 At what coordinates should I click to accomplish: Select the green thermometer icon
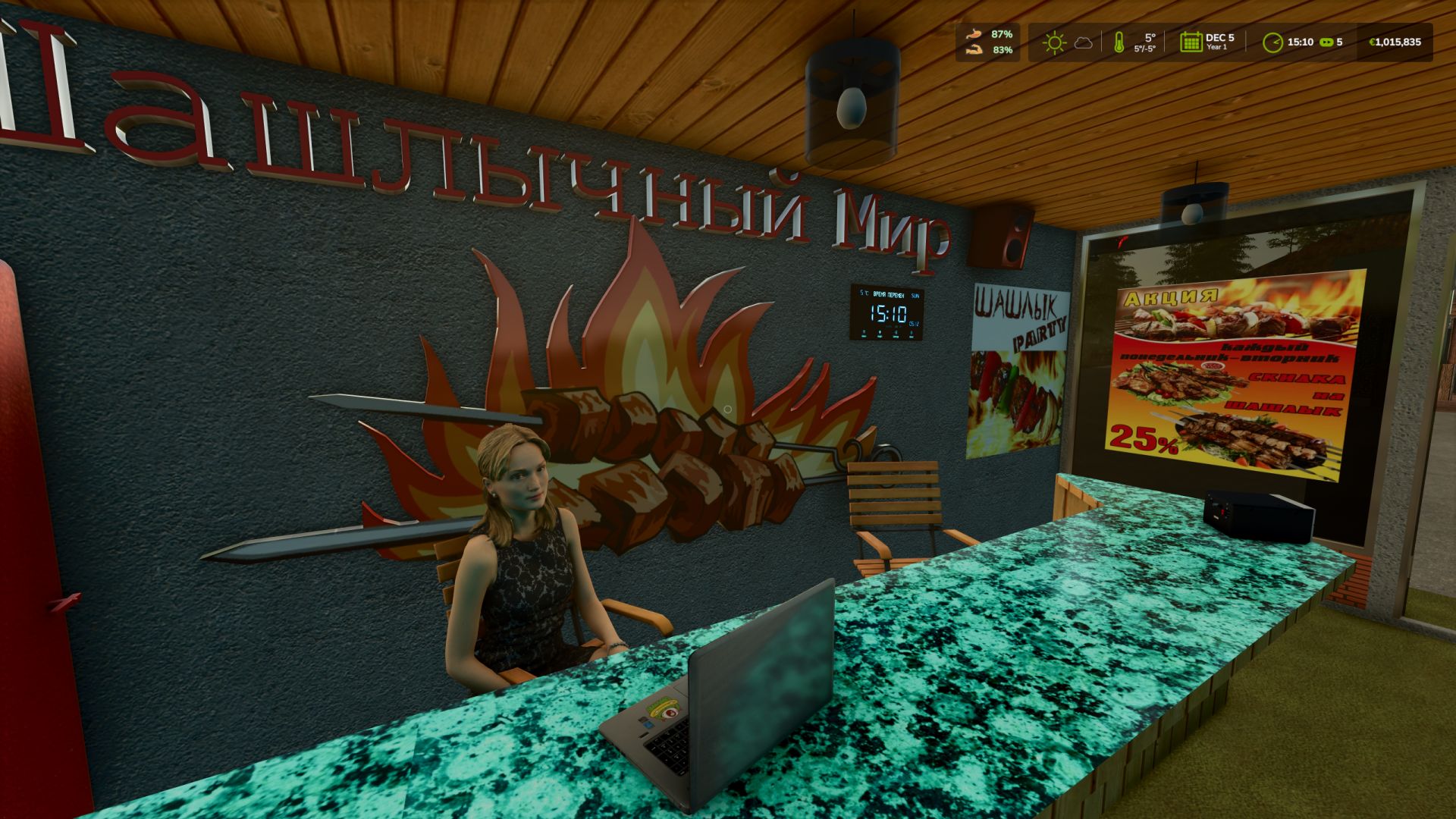click(1119, 42)
